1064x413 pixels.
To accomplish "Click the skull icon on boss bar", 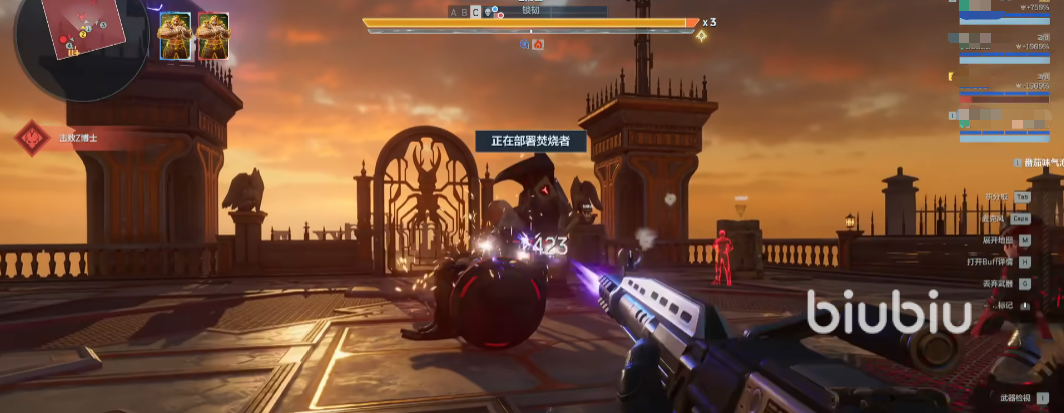I will click(x=488, y=12).
